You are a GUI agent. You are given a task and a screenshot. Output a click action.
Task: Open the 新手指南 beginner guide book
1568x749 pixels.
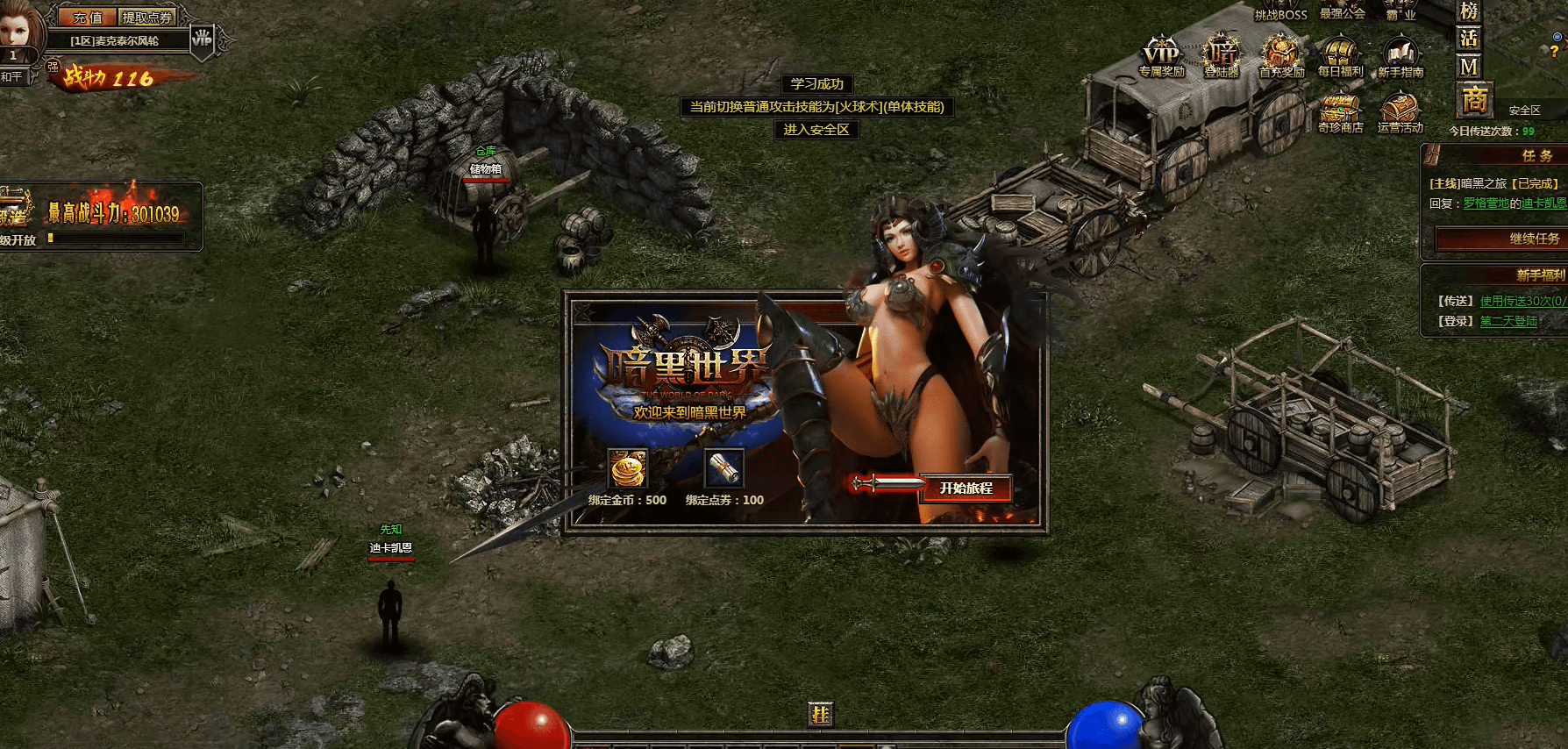pos(1401,57)
